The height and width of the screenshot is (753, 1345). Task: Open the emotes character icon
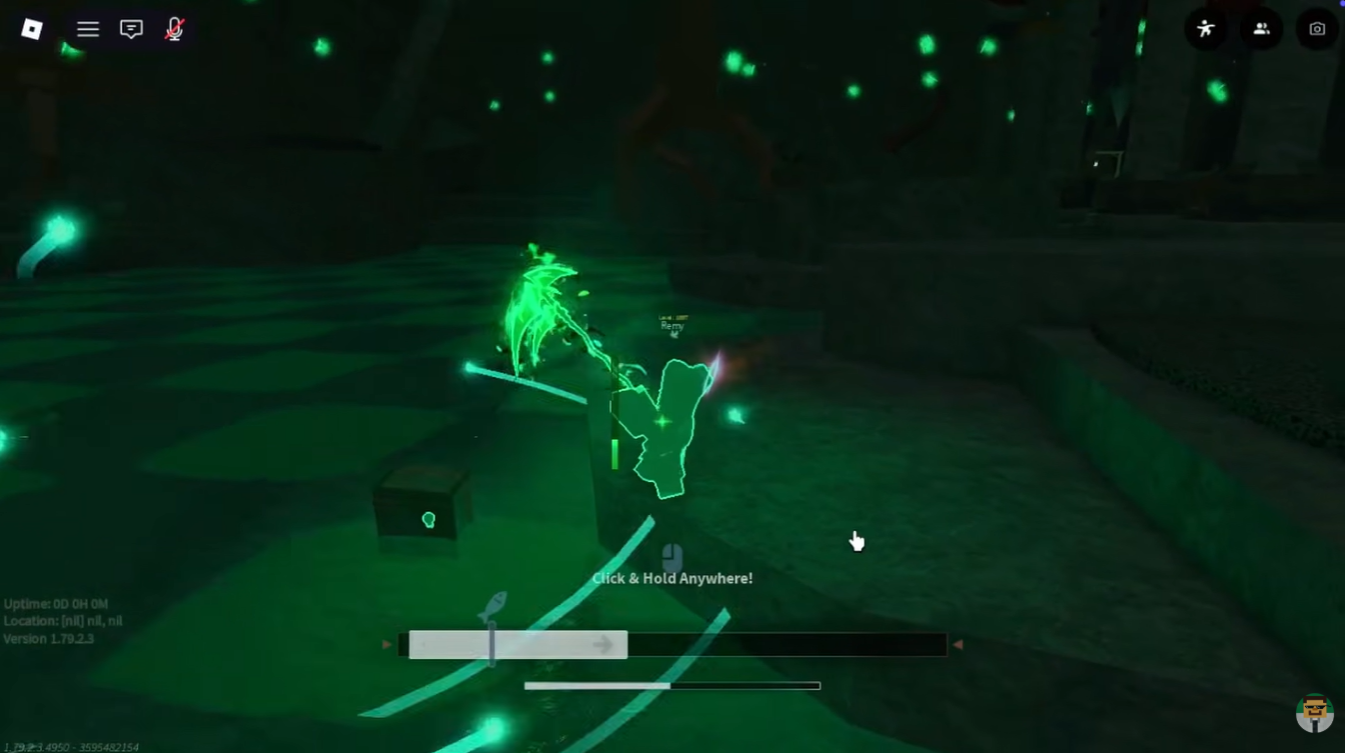pyautogui.click(x=1205, y=29)
